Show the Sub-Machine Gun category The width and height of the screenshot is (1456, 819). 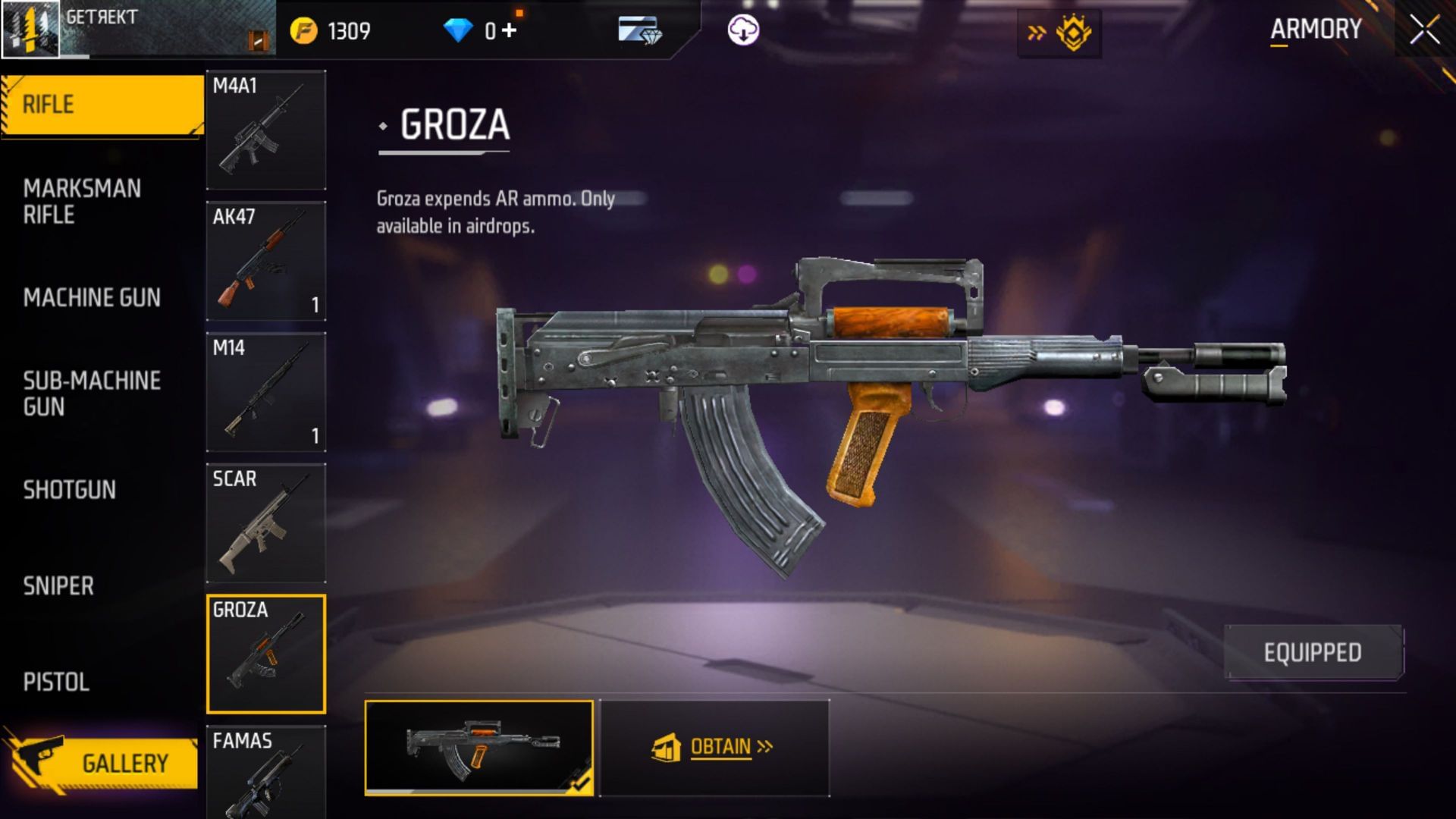[92, 394]
